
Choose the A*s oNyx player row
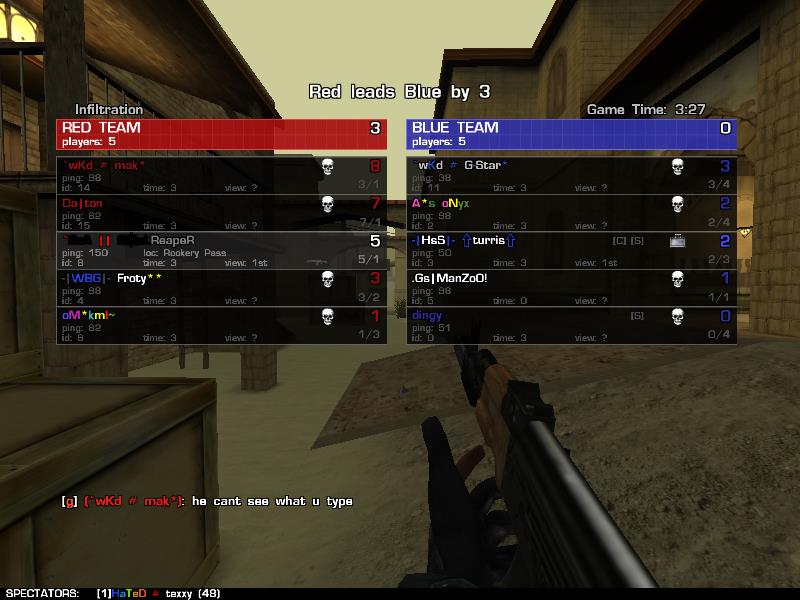click(571, 212)
